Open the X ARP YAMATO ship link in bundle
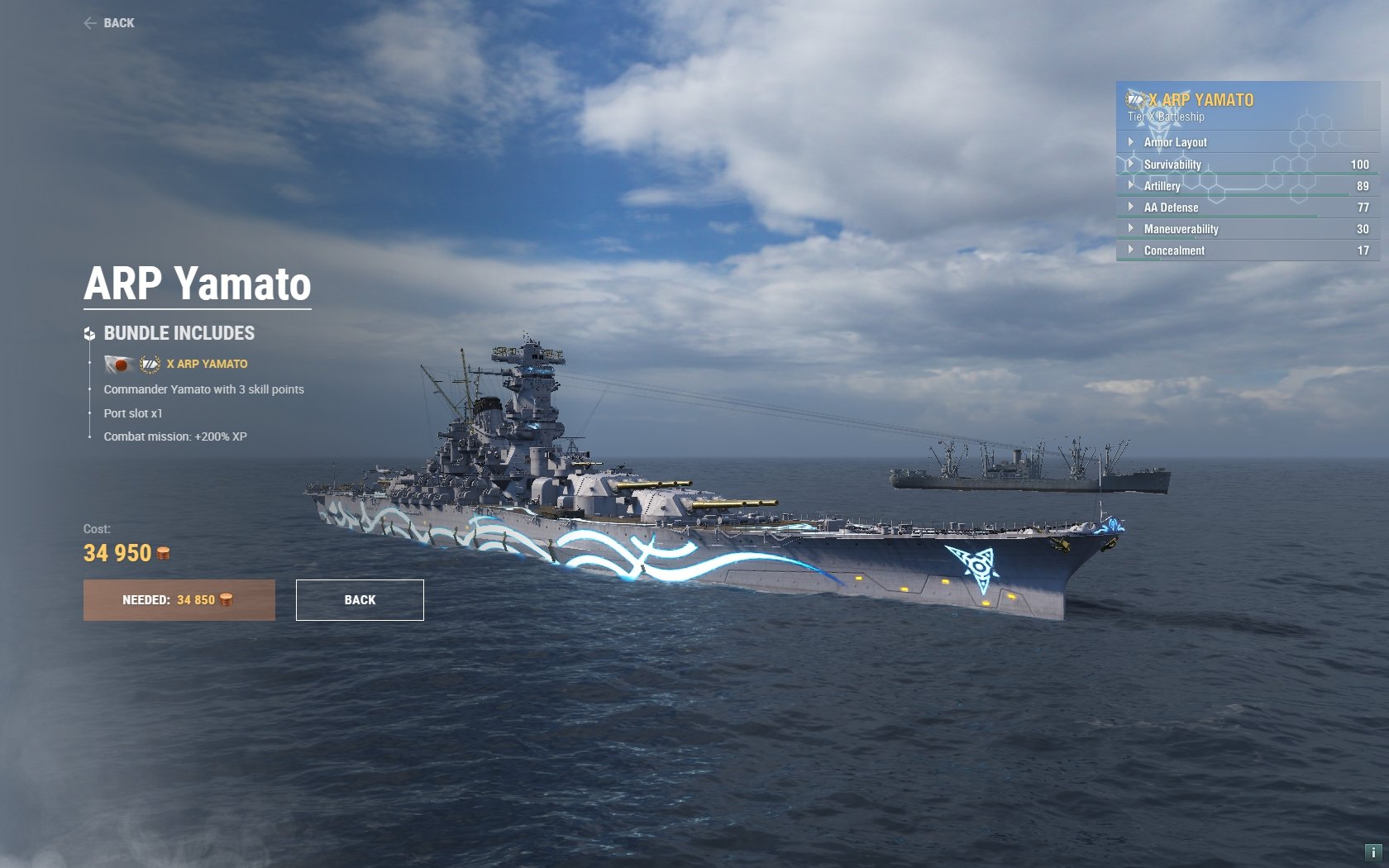The width and height of the screenshot is (1389, 868). (207, 364)
